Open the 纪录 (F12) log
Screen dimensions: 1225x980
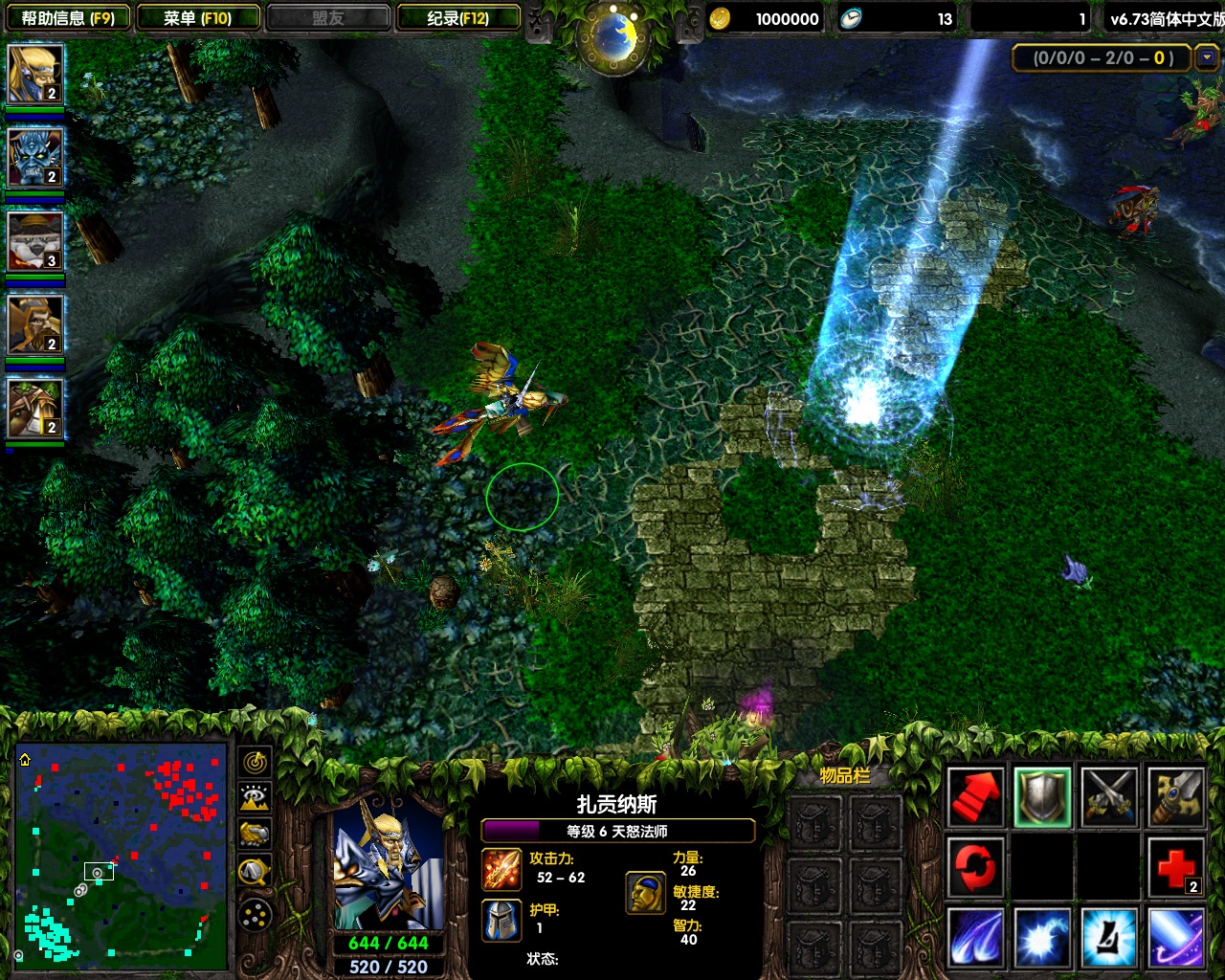458,18
